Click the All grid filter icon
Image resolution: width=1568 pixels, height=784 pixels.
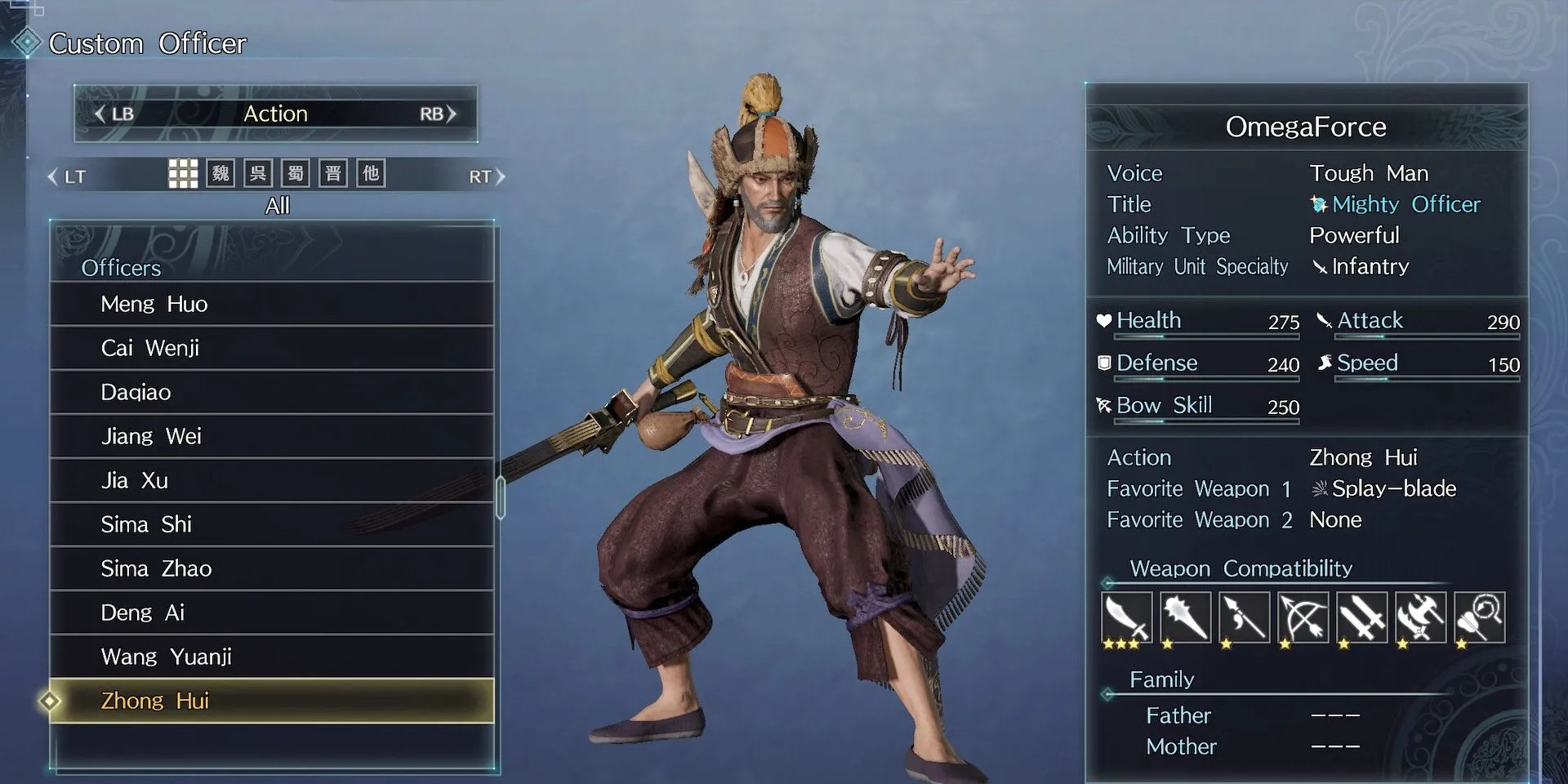tap(185, 172)
